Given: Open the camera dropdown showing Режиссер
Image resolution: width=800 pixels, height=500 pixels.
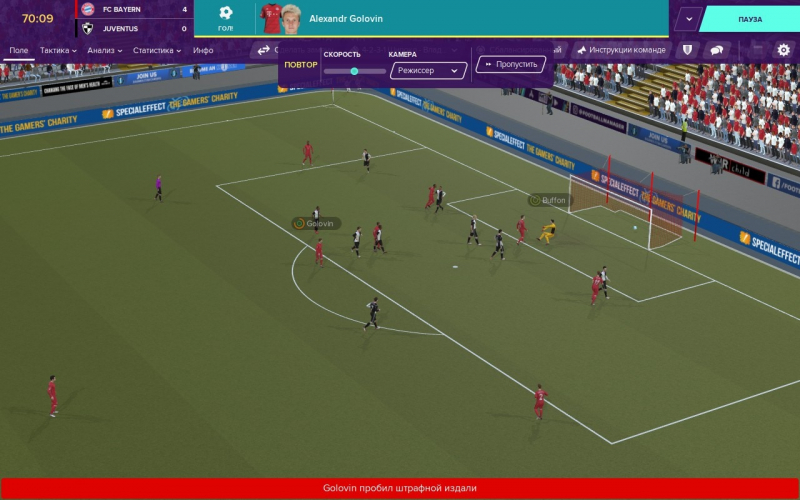Looking at the screenshot, I should [x=428, y=71].
